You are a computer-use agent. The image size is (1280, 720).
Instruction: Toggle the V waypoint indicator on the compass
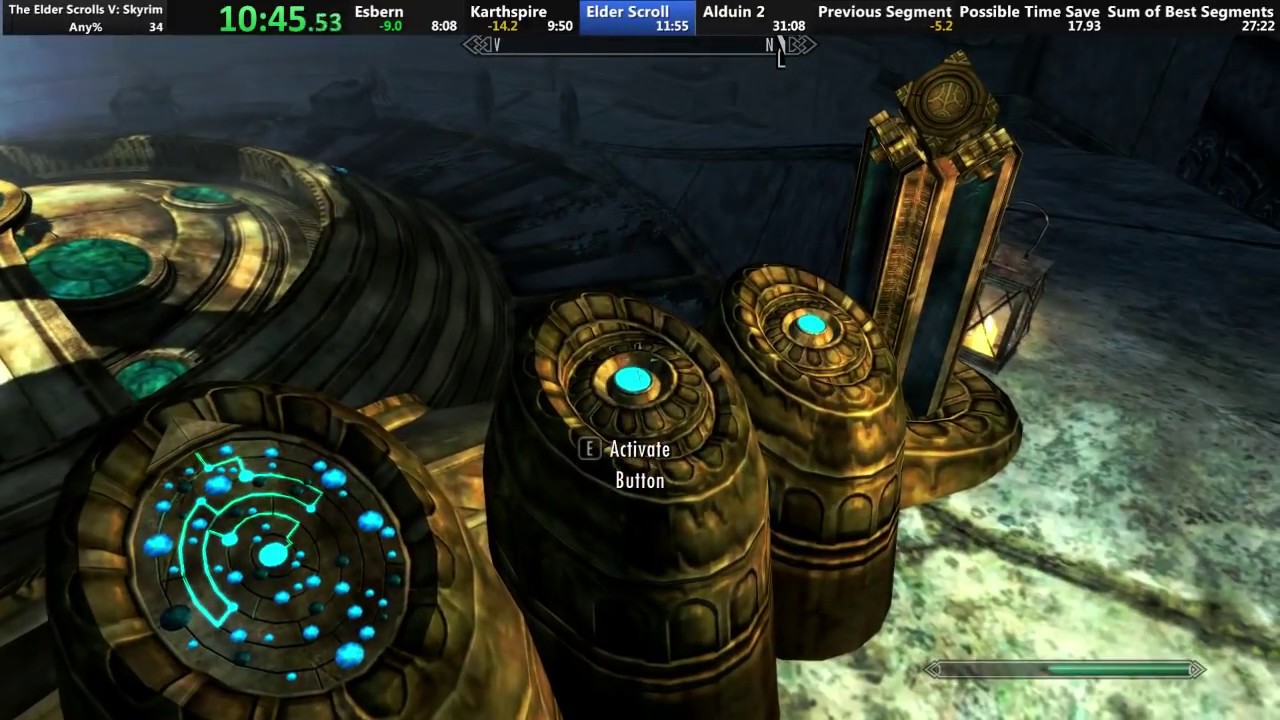(497, 45)
